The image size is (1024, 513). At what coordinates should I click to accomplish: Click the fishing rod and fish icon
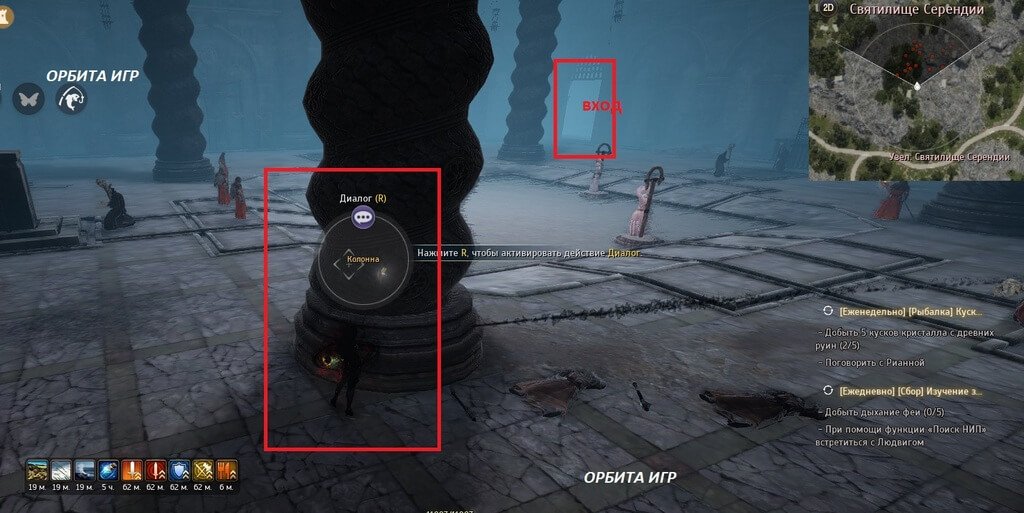point(72,99)
